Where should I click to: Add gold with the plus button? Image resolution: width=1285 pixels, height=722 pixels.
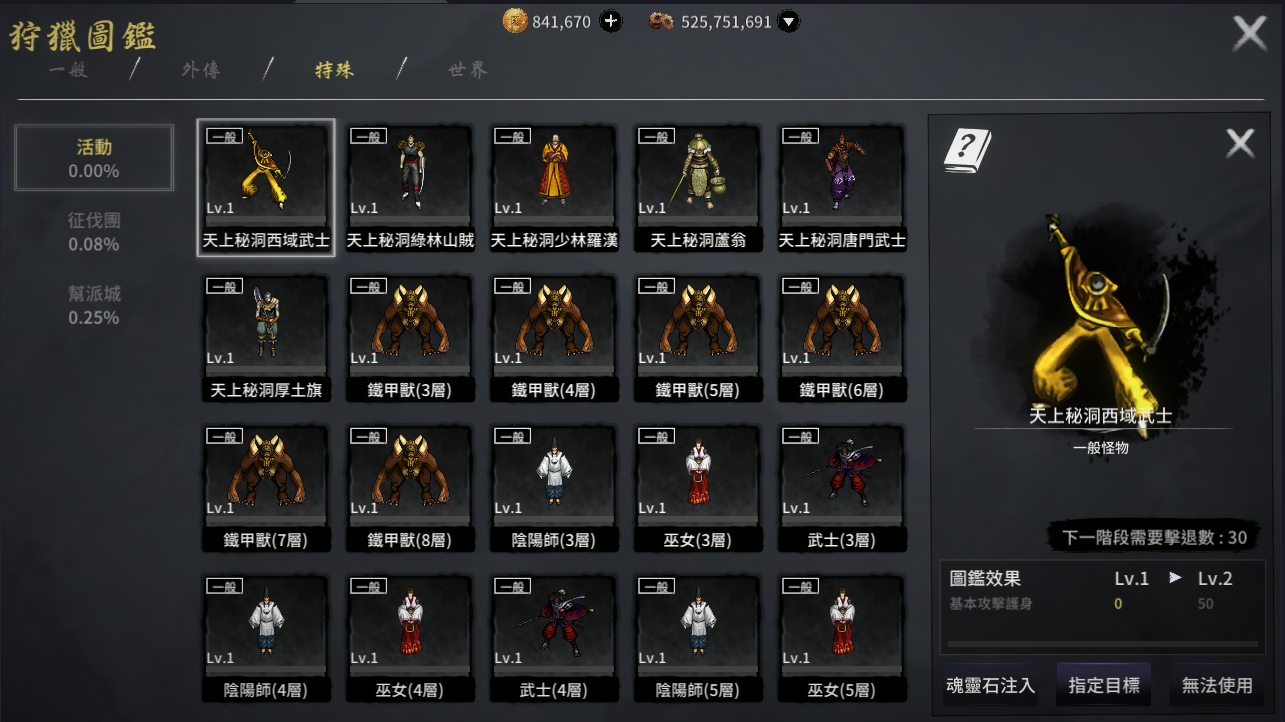coord(610,21)
